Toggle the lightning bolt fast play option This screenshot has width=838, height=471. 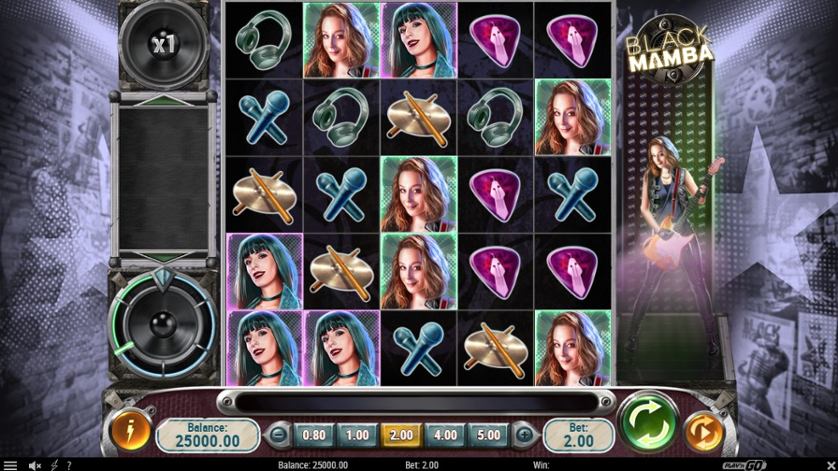[x=54, y=465]
